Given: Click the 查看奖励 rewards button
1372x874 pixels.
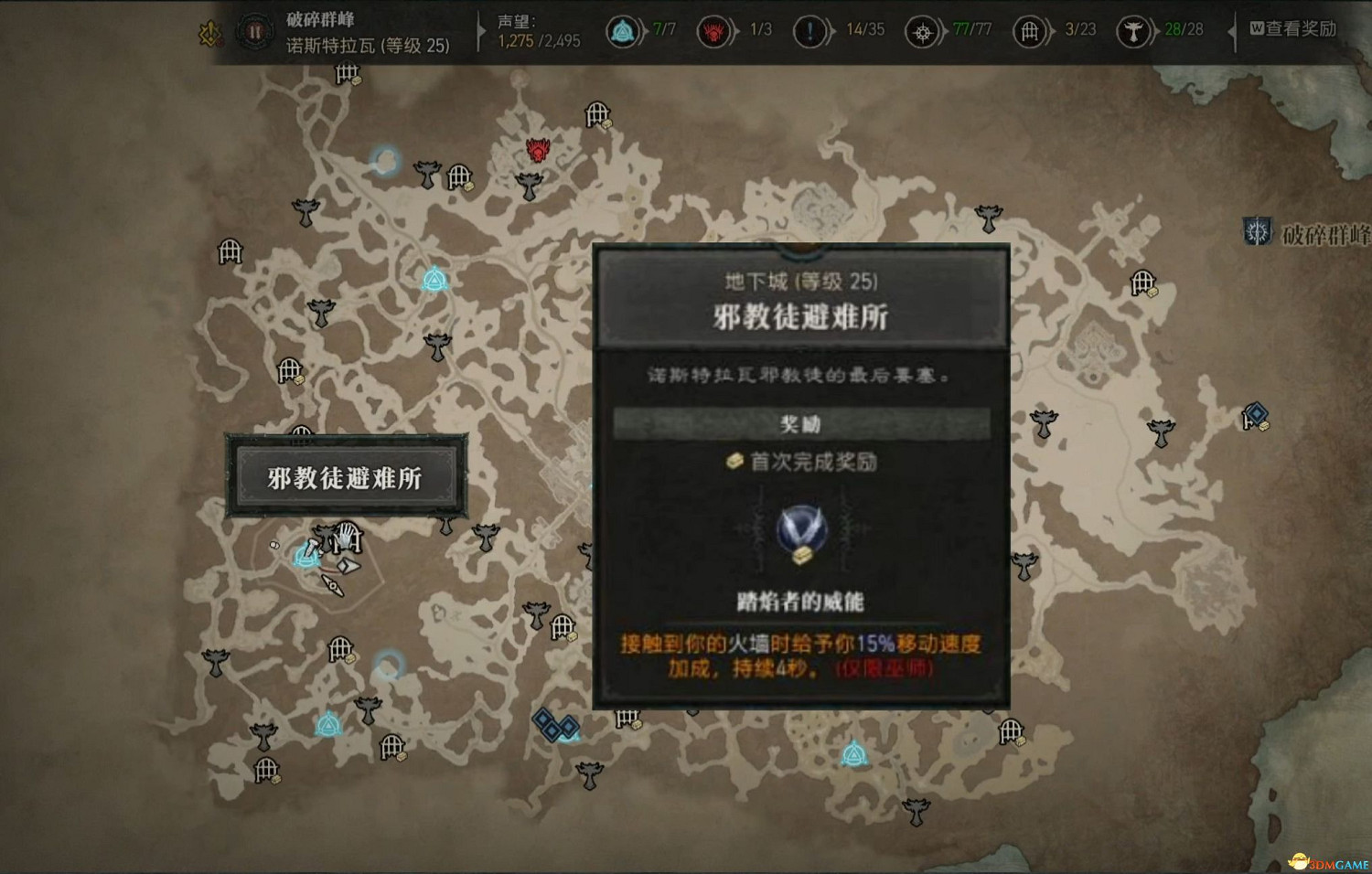Looking at the screenshot, I should (1292, 28).
